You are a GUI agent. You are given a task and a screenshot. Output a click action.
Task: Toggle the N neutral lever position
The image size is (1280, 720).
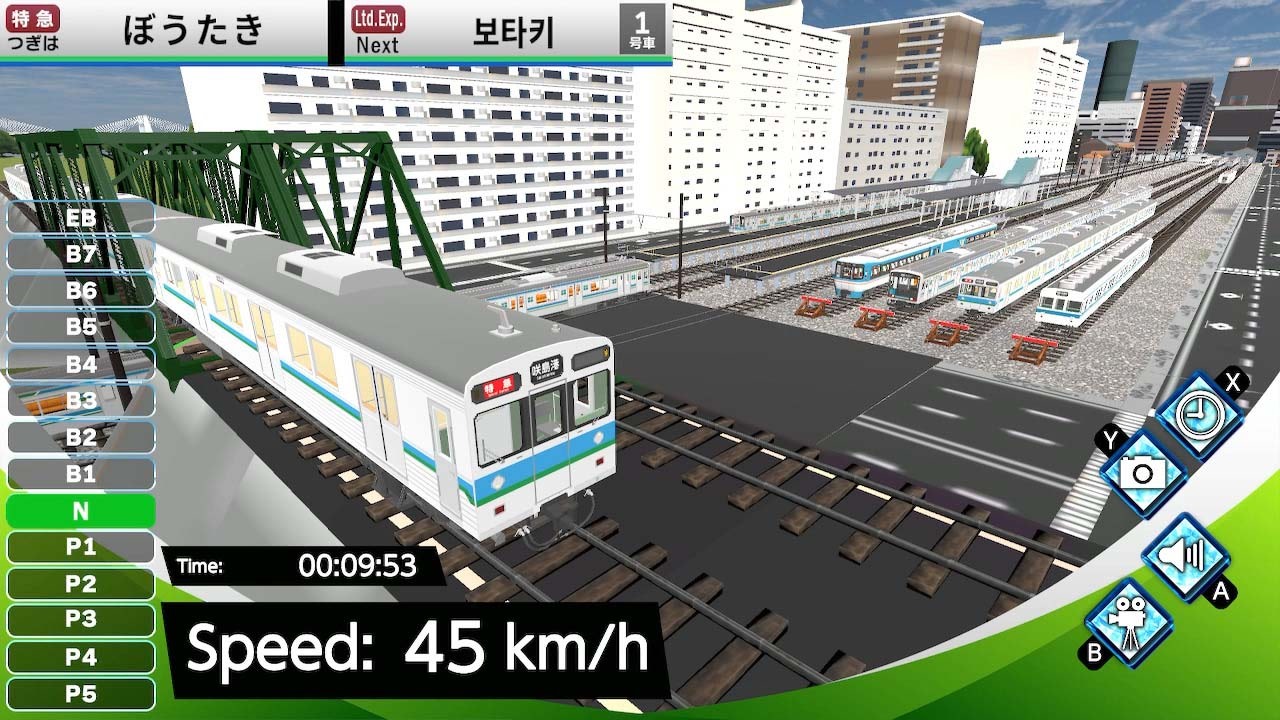78,511
